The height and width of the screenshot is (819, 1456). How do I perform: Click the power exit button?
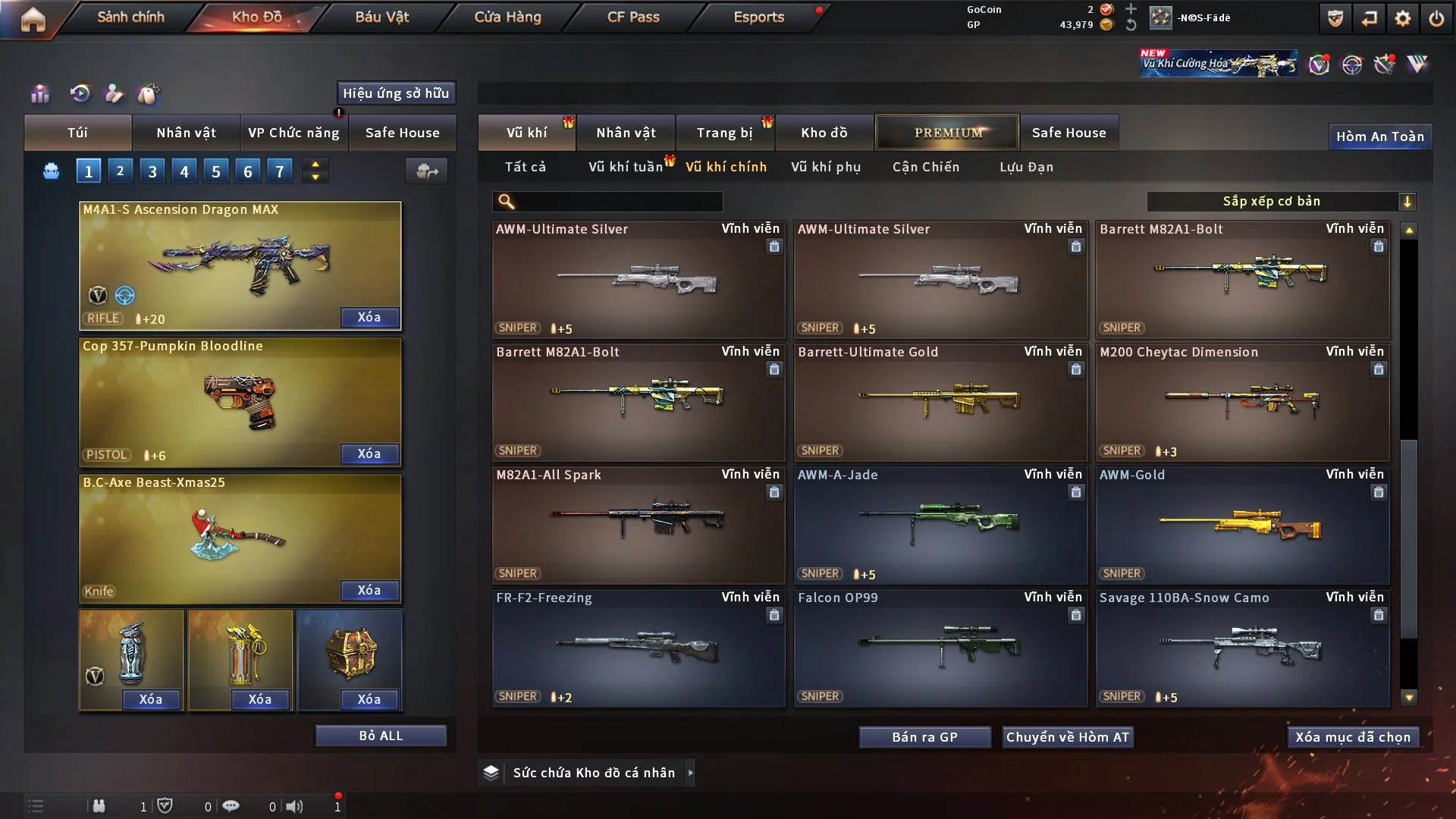pyautogui.click(x=1436, y=18)
